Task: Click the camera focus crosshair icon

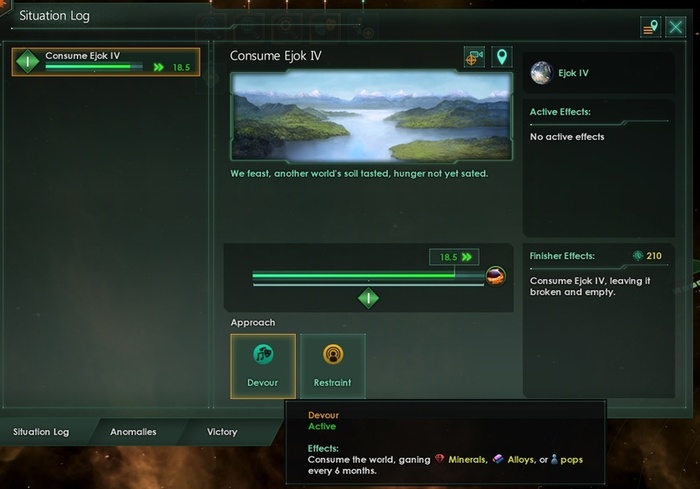Action: pyautogui.click(x=474, y=58)
